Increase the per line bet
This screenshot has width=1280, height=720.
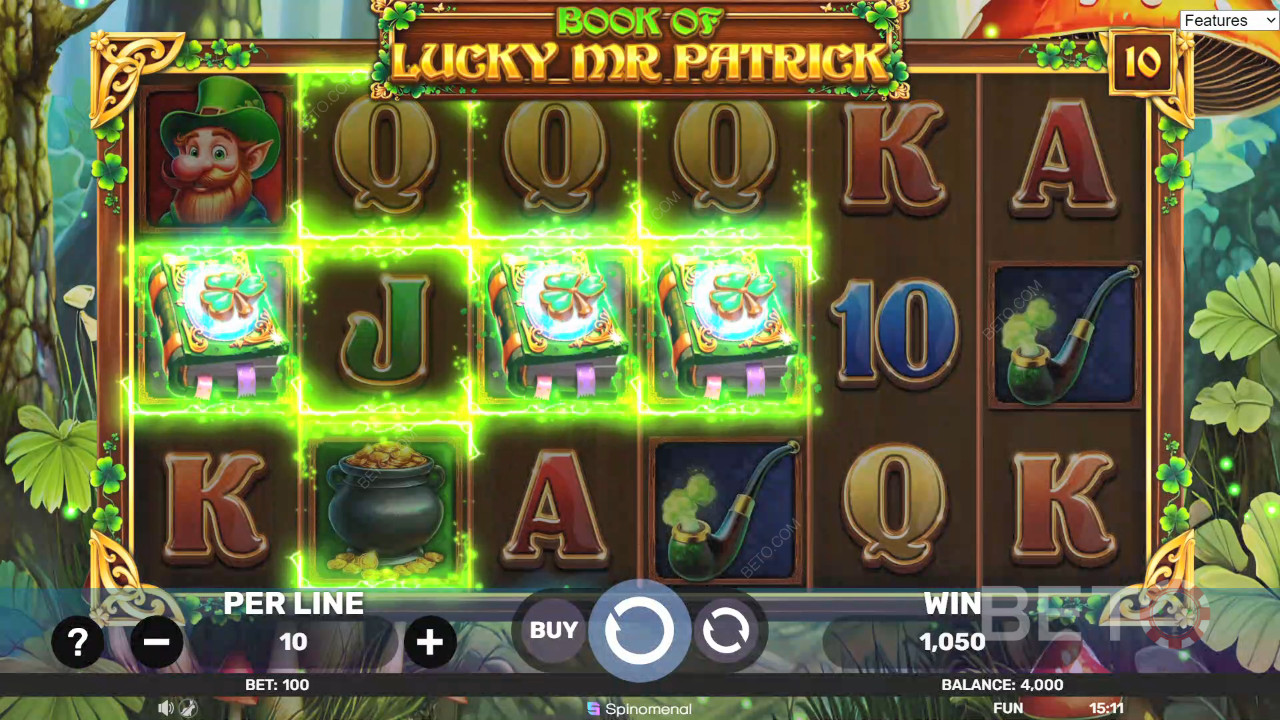point(430,641)
